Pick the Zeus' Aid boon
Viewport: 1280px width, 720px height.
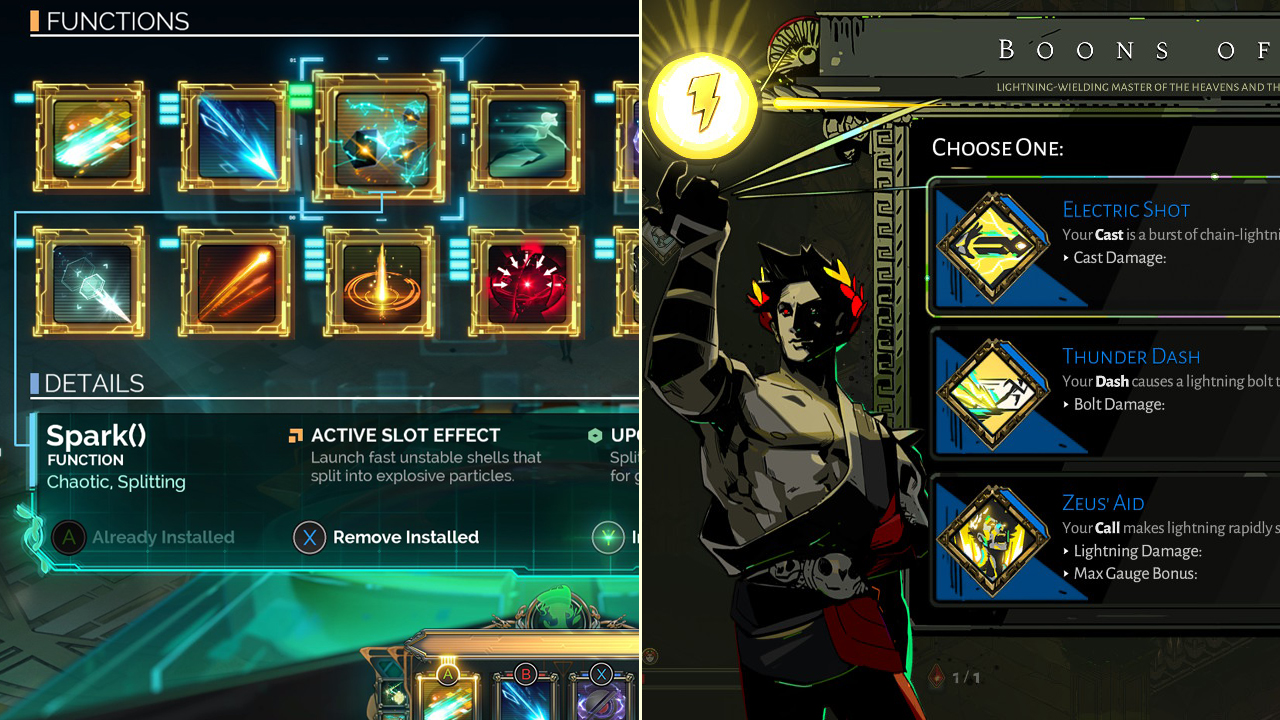[x=1100, y=540]
